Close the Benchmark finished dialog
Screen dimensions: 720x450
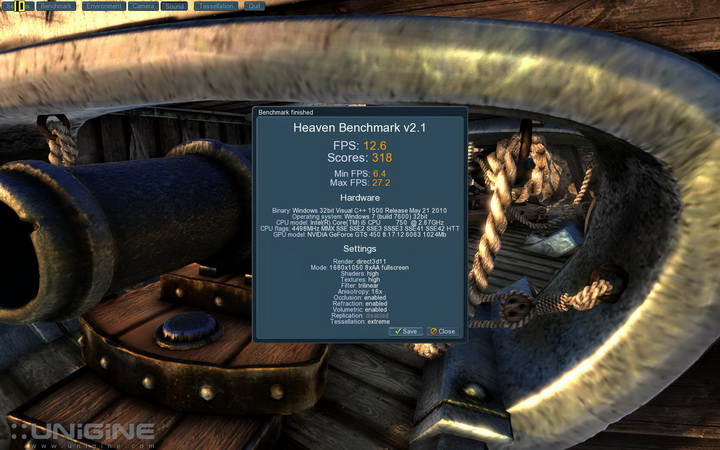pos(442,331)
